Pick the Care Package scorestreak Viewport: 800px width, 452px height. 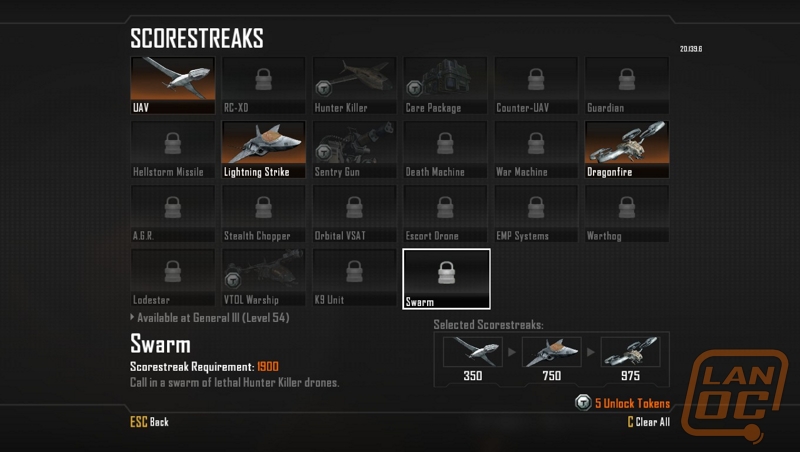446,85
